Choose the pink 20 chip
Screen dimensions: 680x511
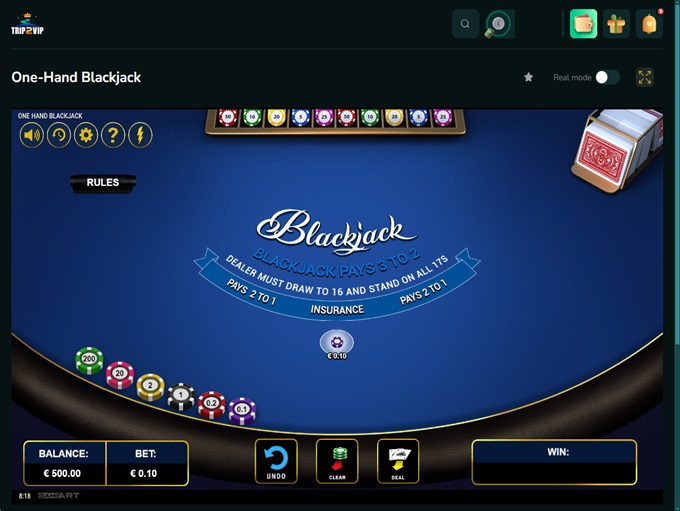(120, 375)
